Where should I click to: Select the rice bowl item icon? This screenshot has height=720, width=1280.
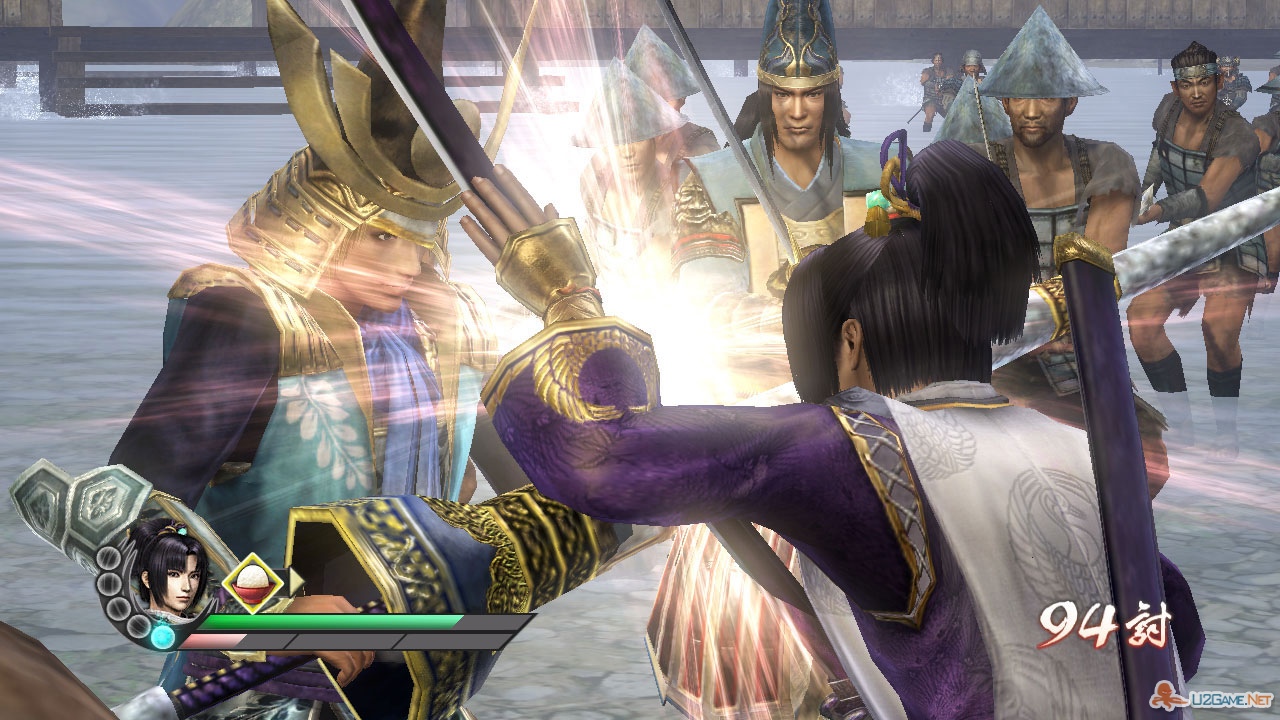(252, 584)
